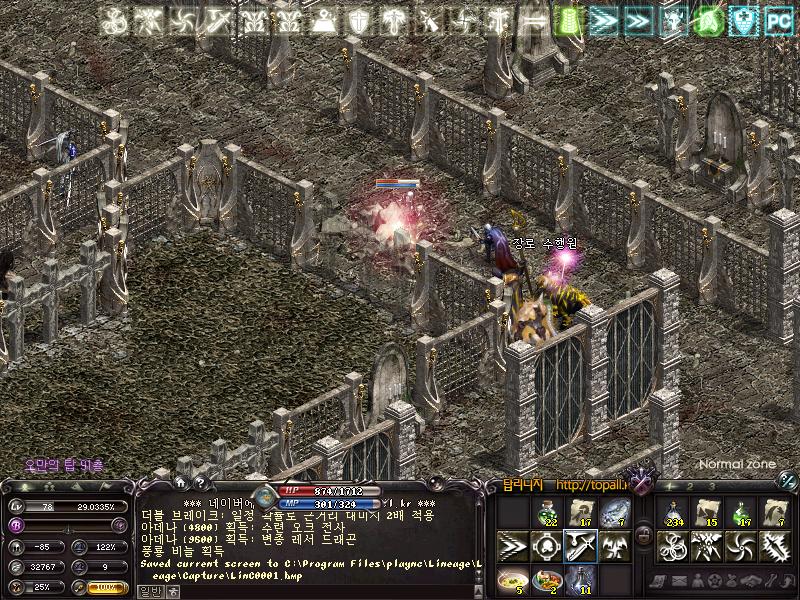Use the green potion stack of 22
The height and width of the screenshot is (600, 800).
coord(547,513)
